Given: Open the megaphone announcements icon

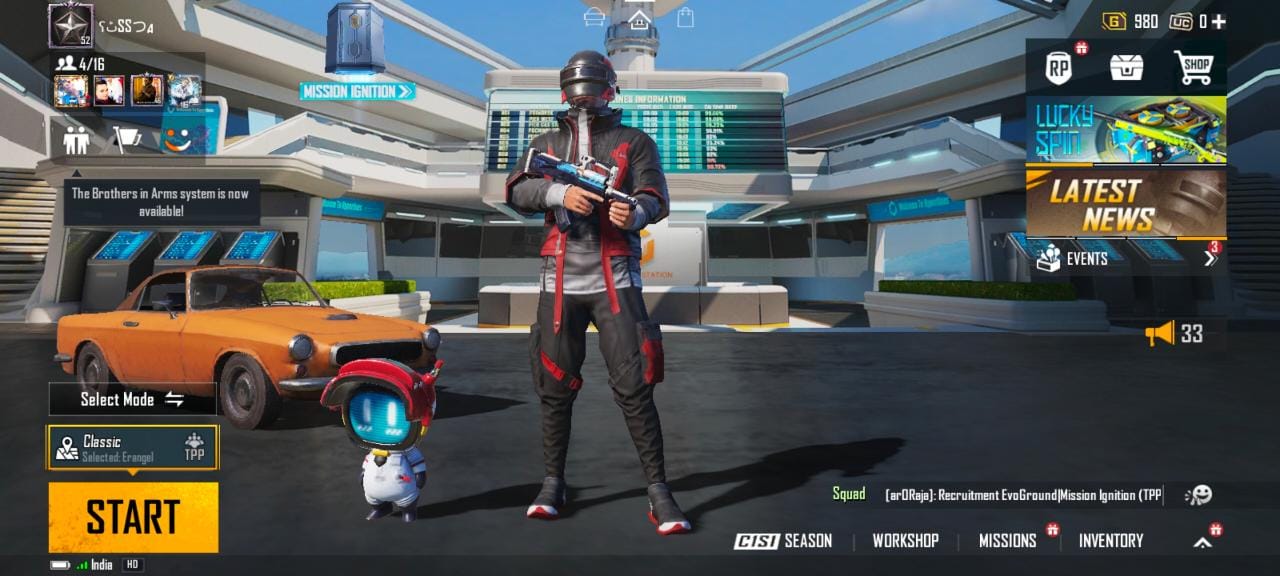Looking at the screenshot, I should point(1160,334).
